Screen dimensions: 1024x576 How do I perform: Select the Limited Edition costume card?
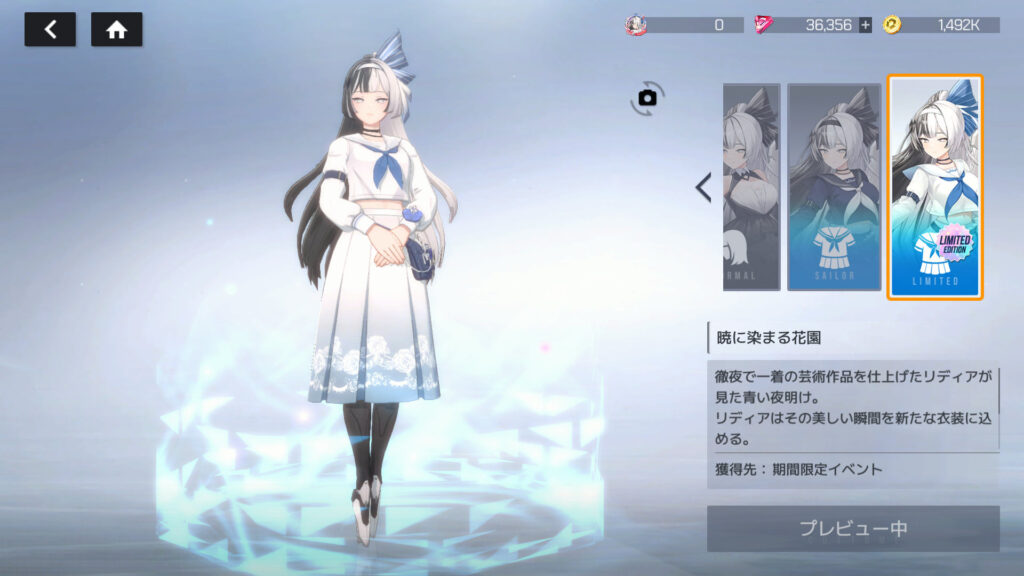(x=935, y=187)
